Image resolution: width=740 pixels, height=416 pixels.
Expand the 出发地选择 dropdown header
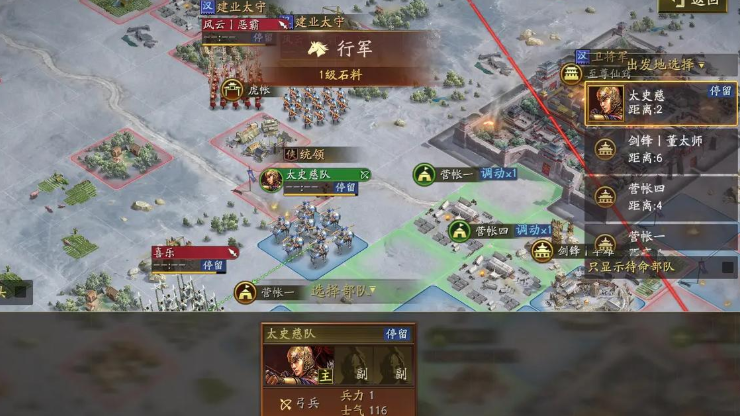[660, 65]
